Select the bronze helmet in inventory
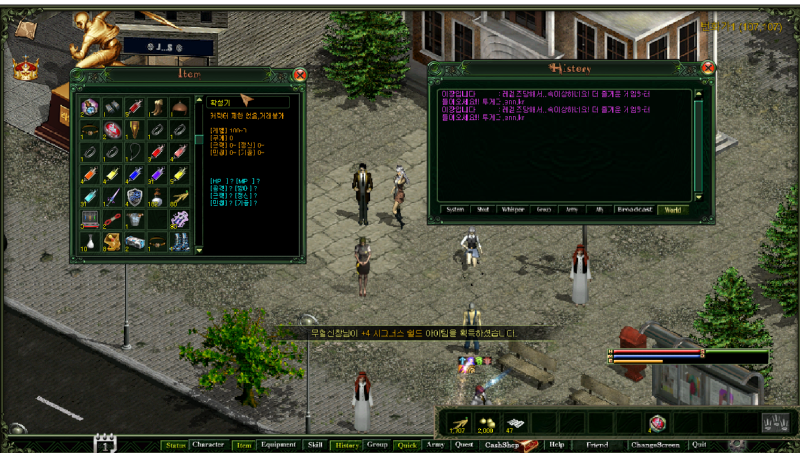Image resolution: width=800 pixels, height=453 pixels. click(x=178, y=107)
